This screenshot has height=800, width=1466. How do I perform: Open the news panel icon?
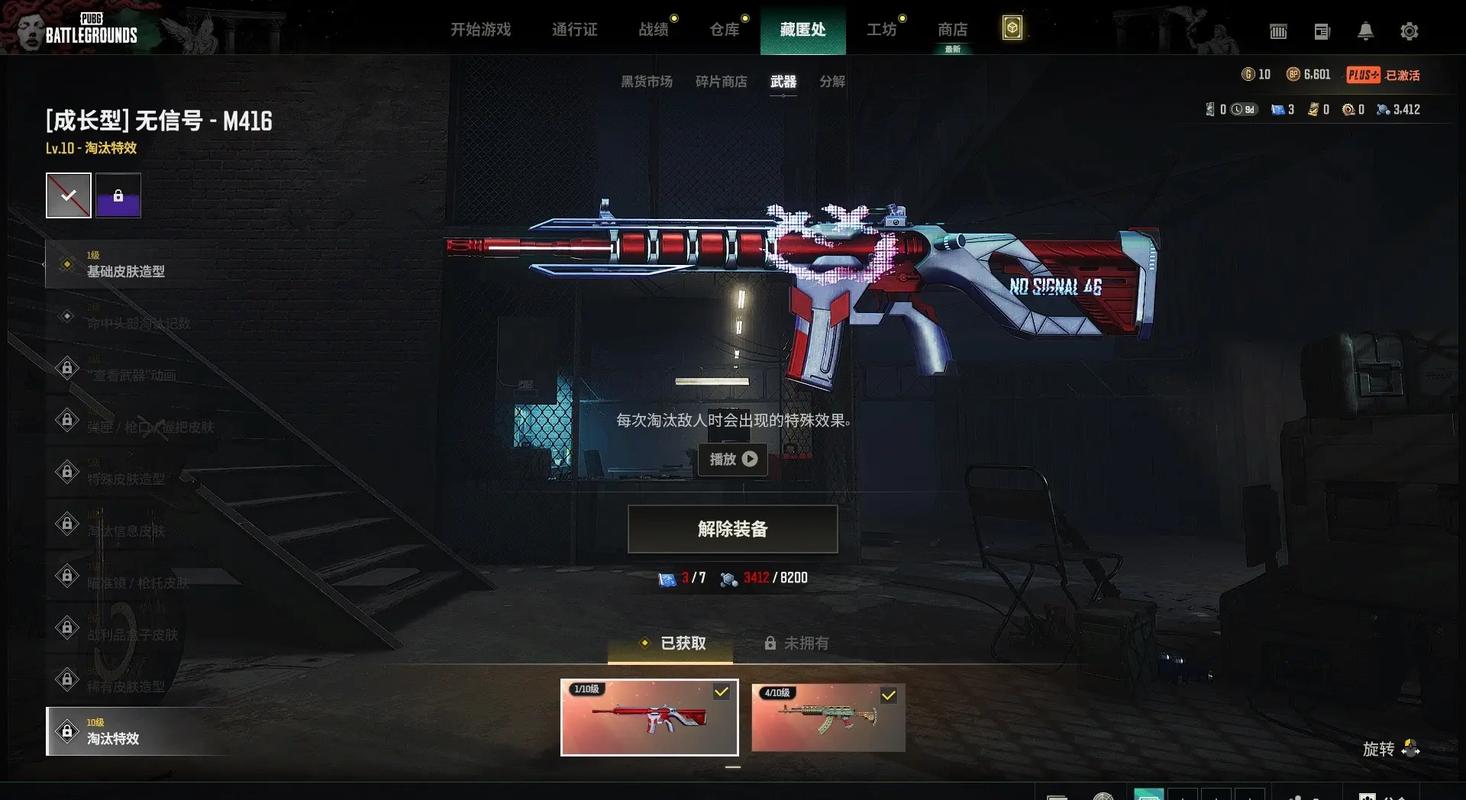[1321, 31]
